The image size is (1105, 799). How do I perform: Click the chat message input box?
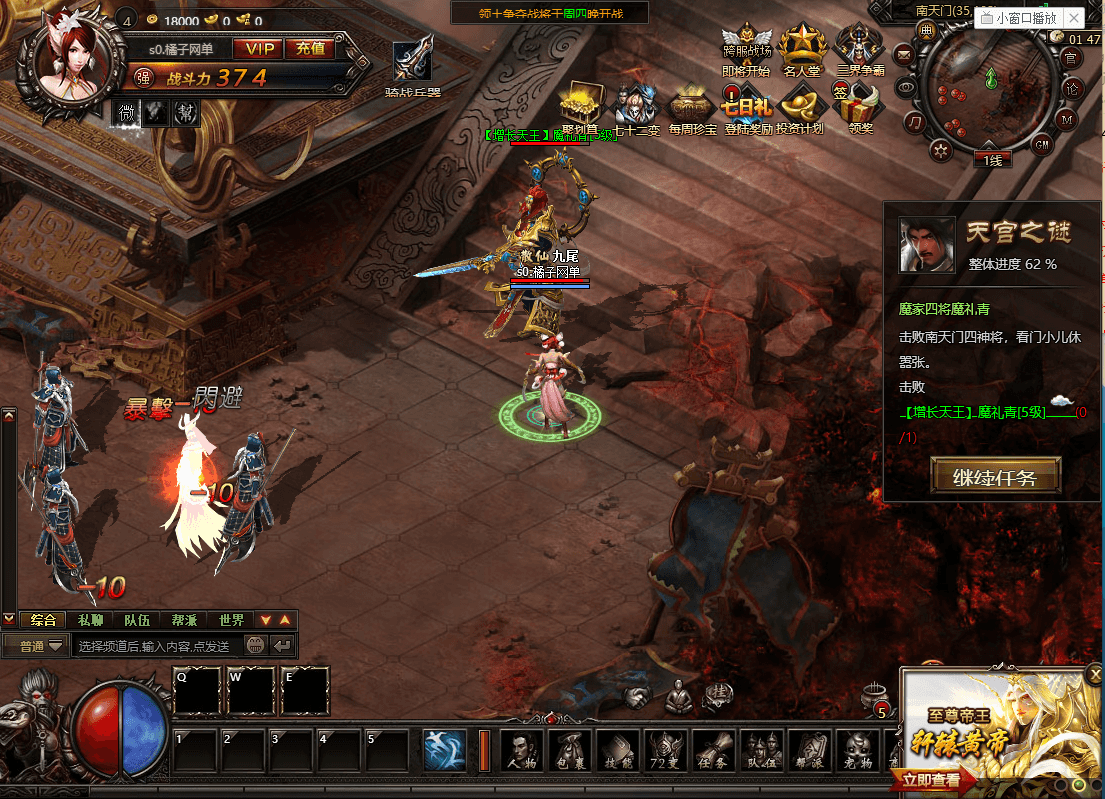155,647
